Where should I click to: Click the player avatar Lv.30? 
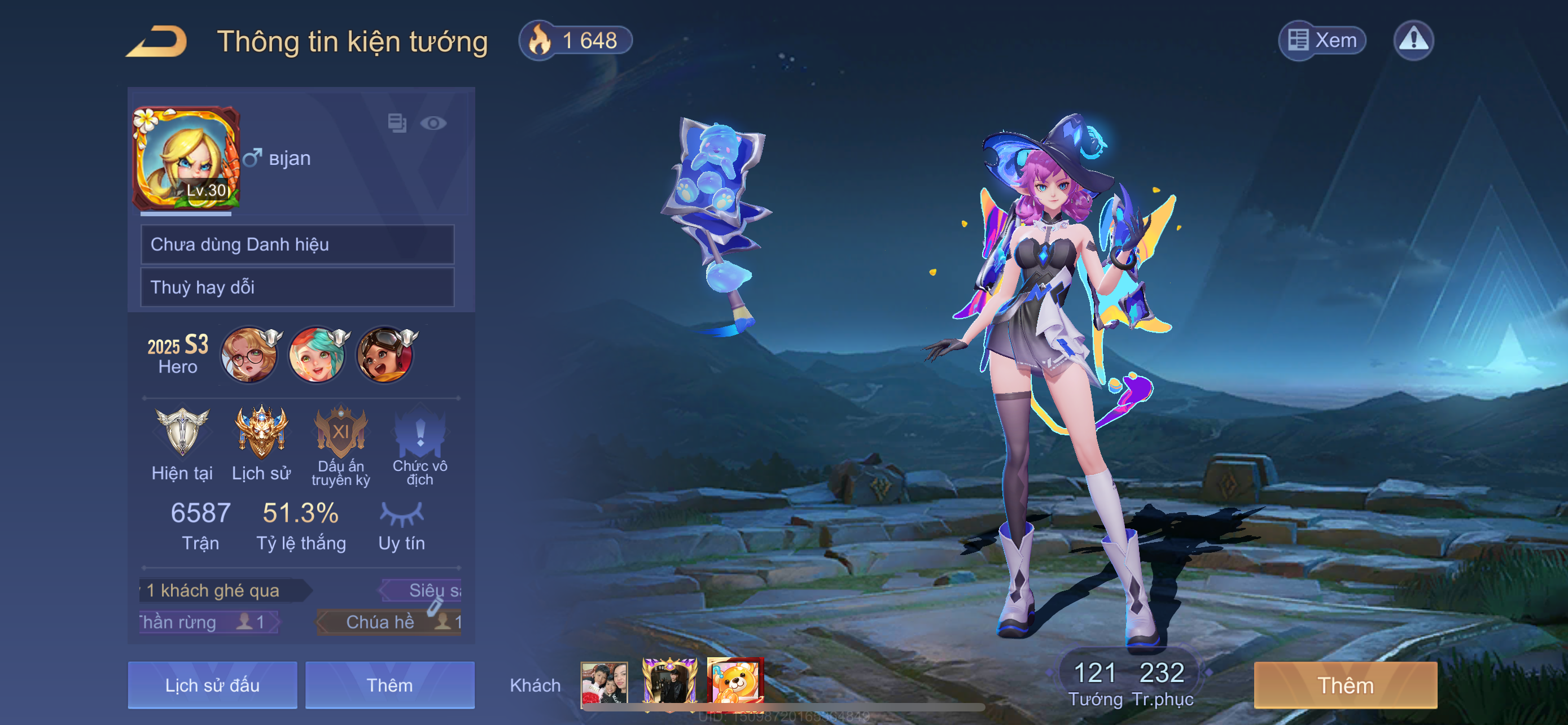pos(186,159)
